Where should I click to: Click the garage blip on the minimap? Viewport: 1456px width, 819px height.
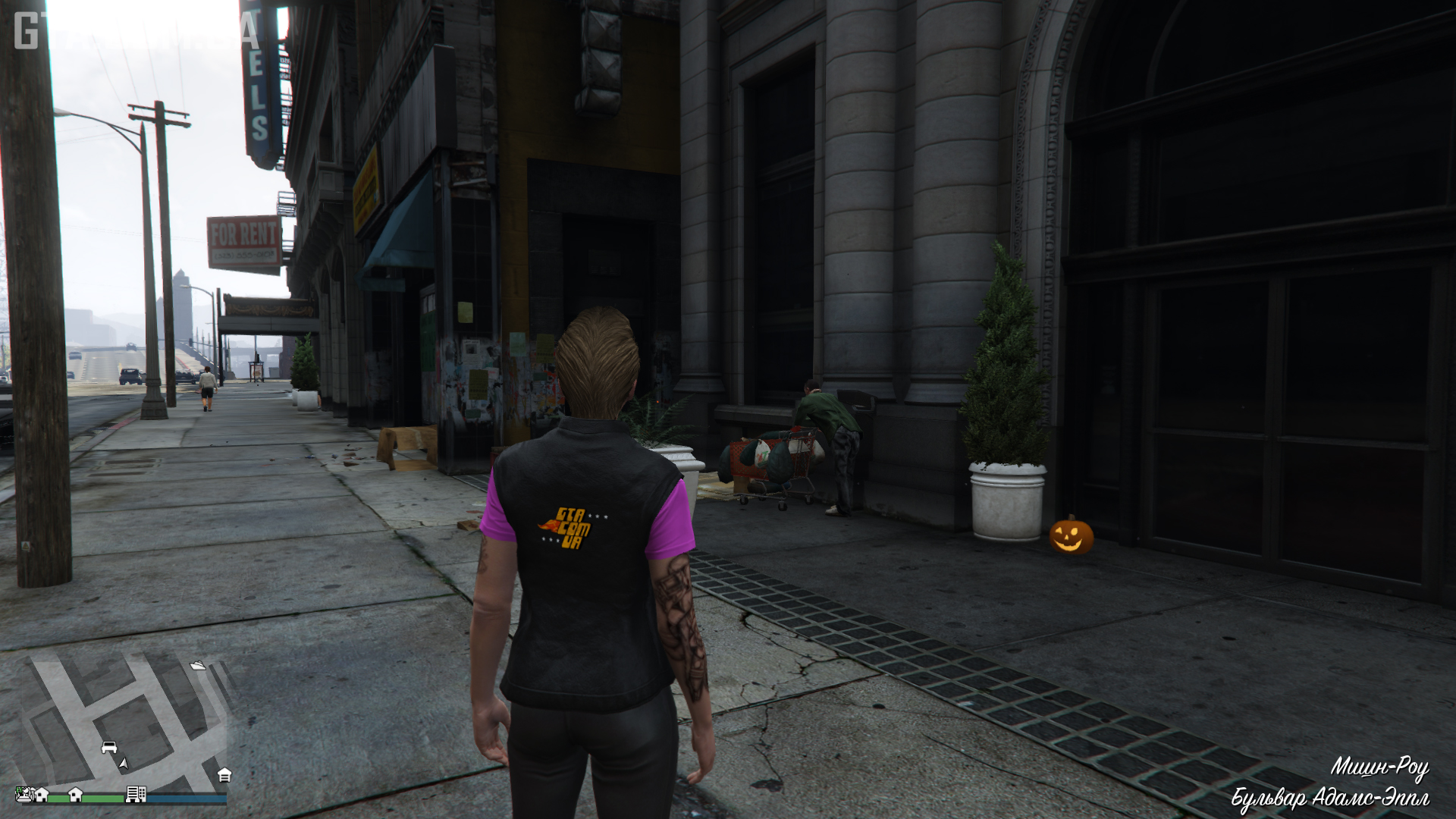tap(224, 775)
